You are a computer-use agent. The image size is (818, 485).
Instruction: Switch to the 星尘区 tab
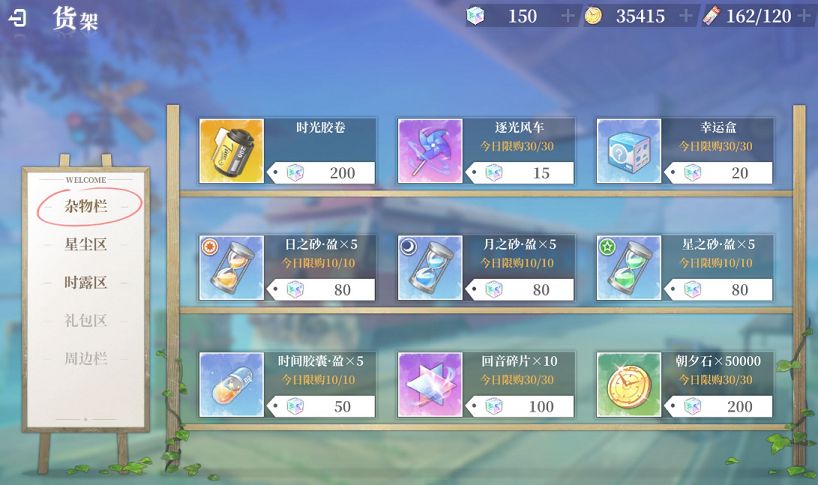(x=86, y=244)
